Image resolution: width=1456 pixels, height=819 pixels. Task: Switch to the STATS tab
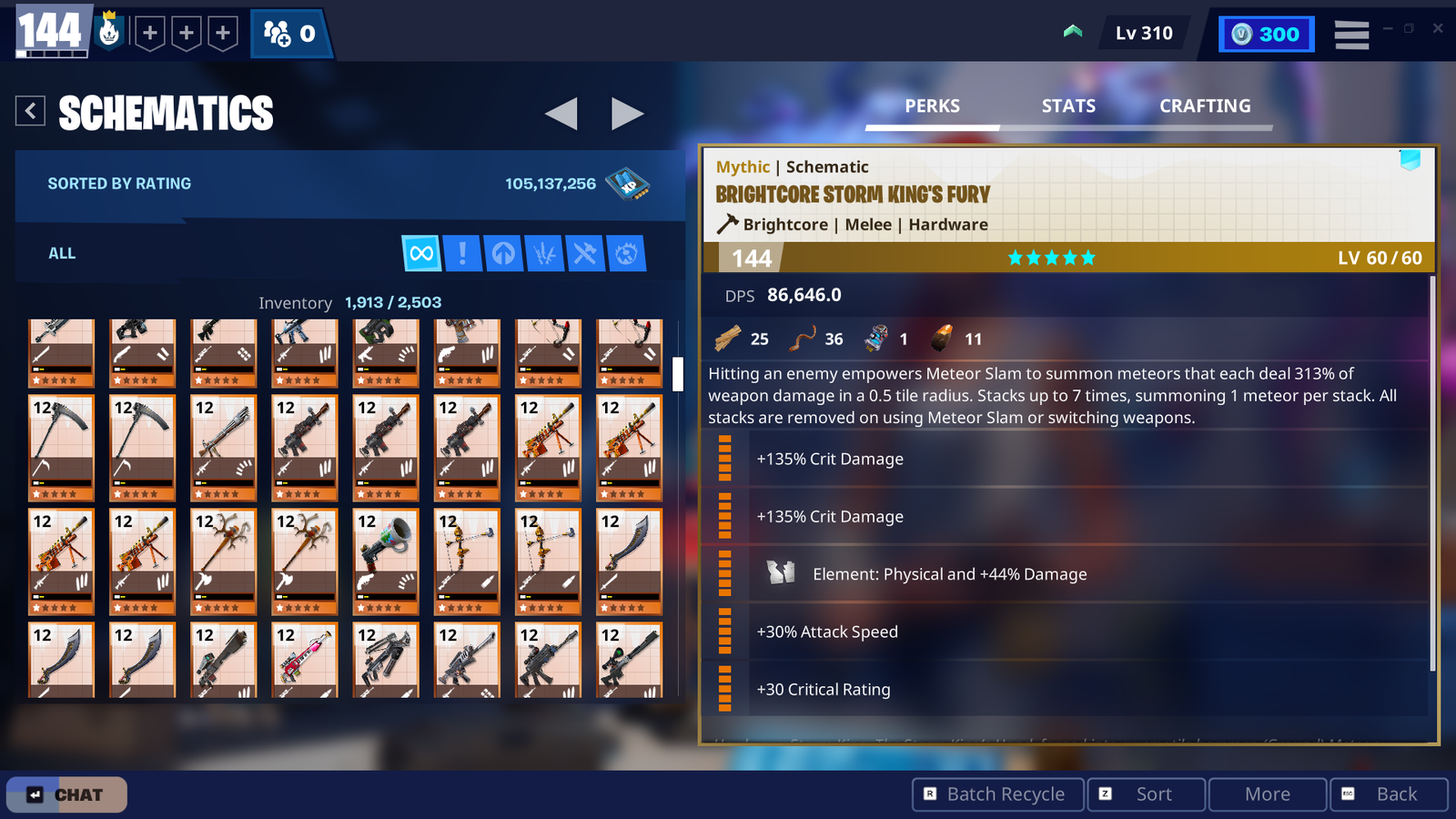[x=1067, y=106]
